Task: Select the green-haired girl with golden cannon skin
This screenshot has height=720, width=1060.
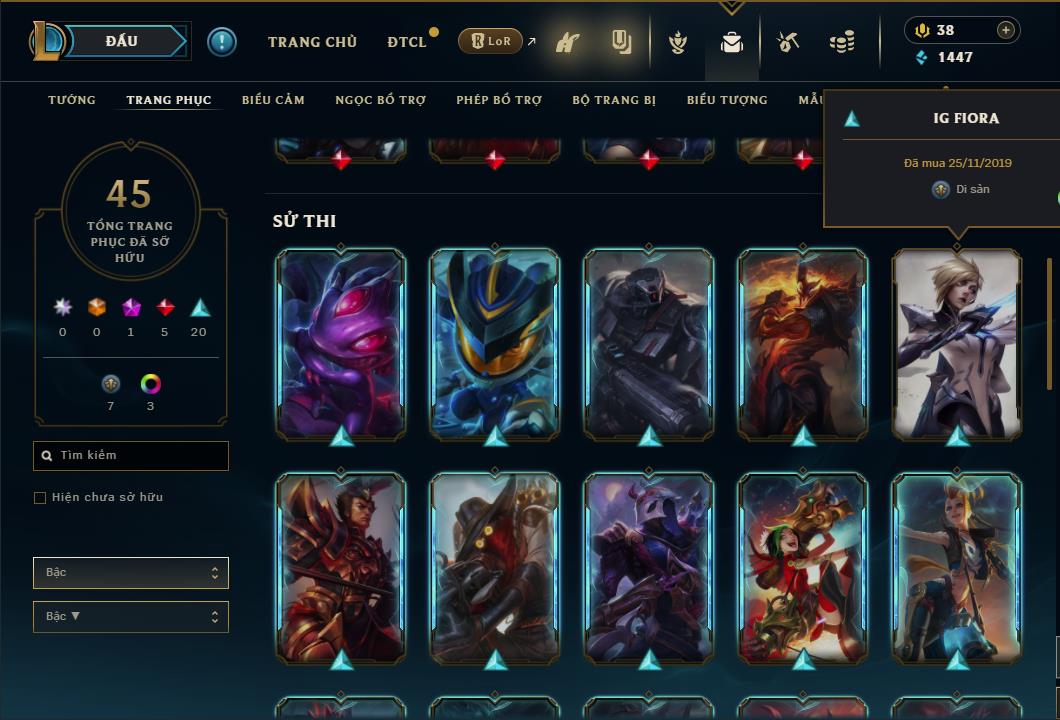Action: point(803,567)
